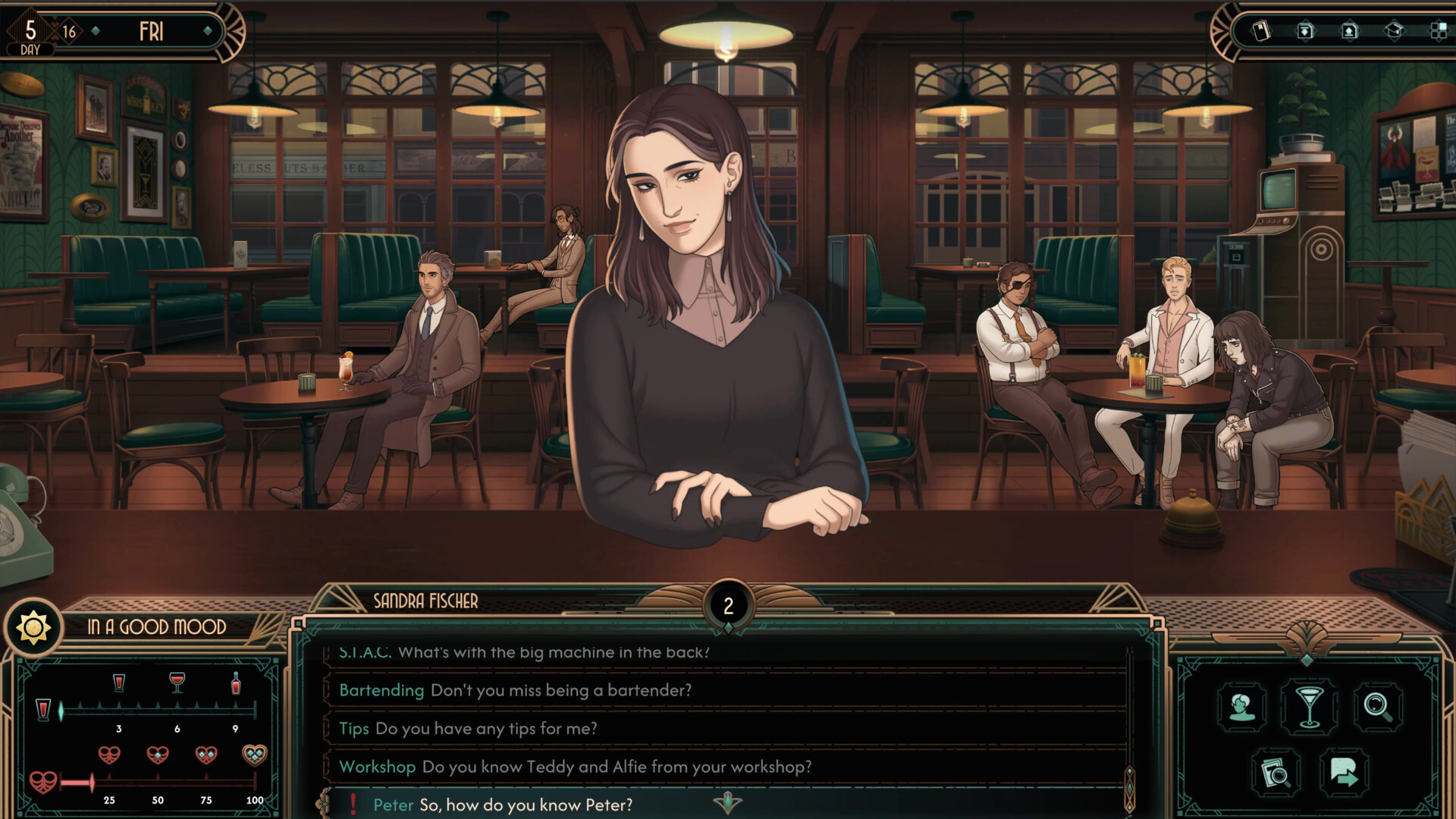Screen dimensions: 1456x819
Task: Ask for tips with the Tips option
Action: 467,729
